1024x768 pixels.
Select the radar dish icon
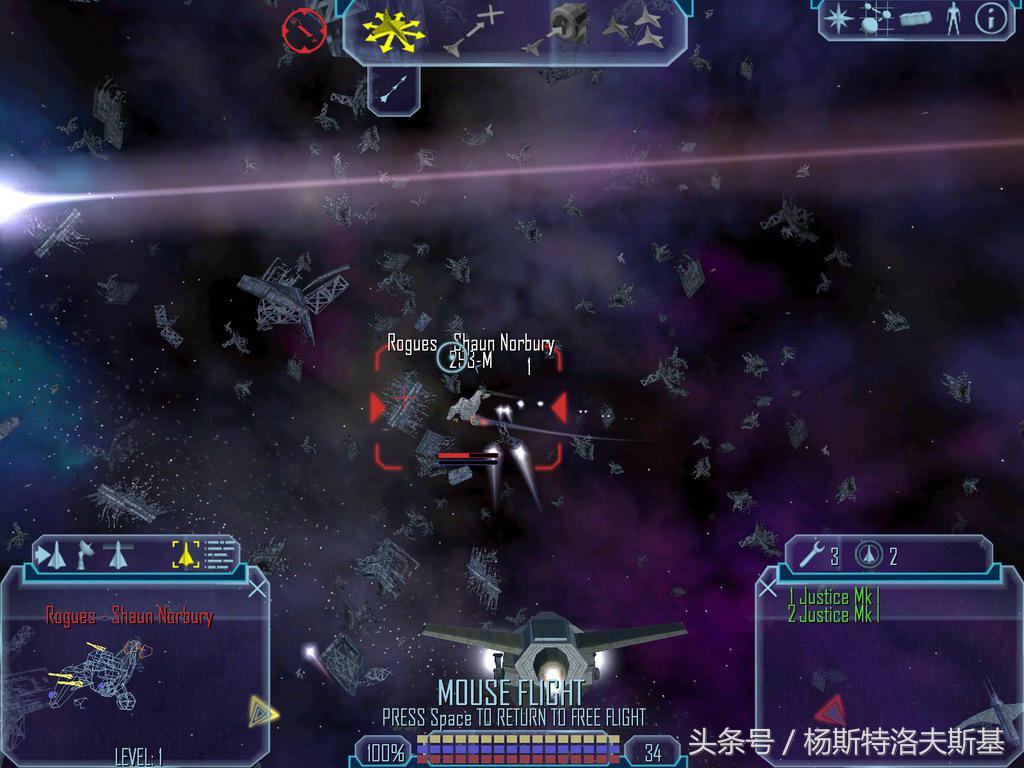pos(86,553)
